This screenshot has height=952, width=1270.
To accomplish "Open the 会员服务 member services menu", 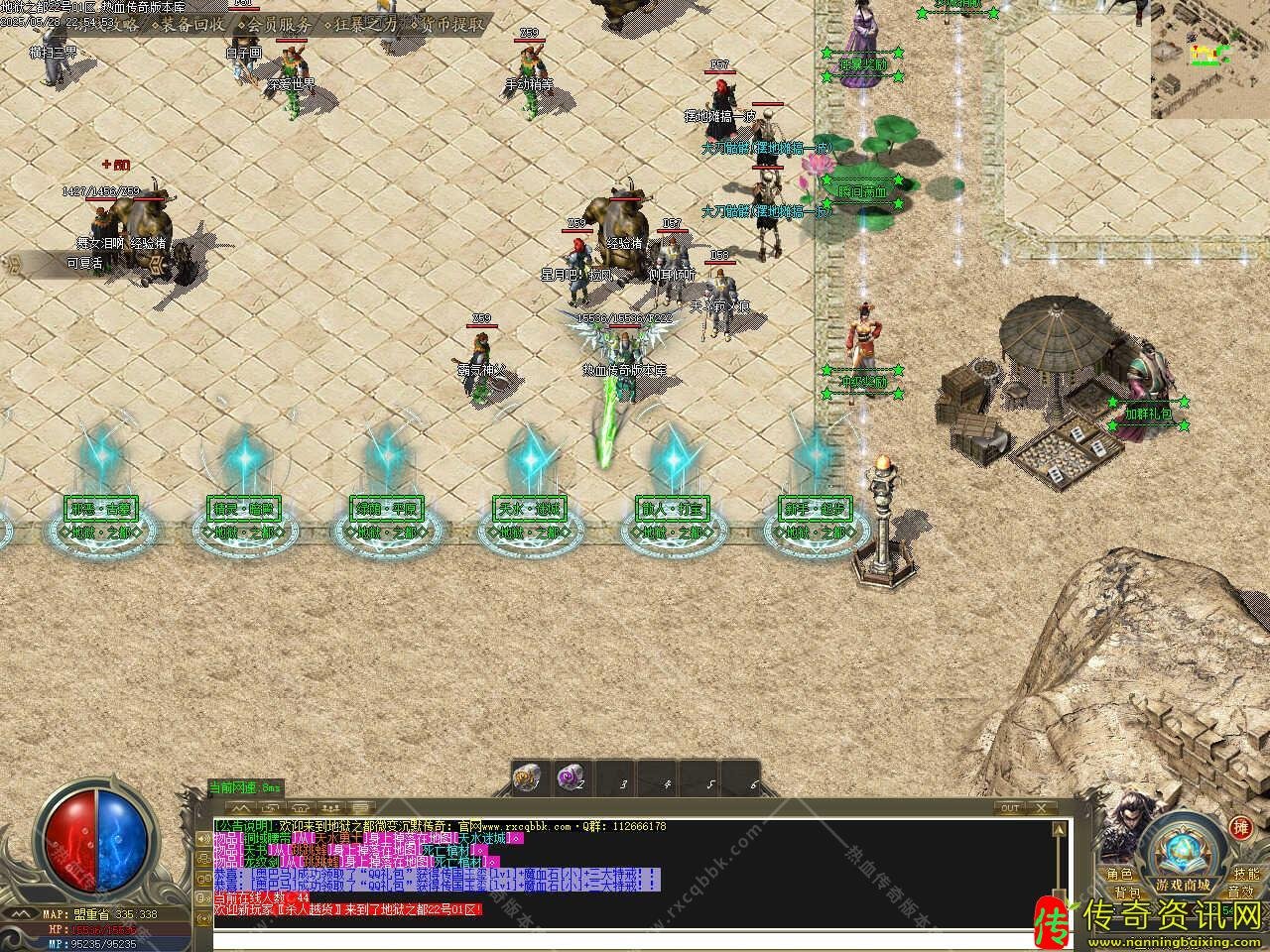I will point(280,24).
